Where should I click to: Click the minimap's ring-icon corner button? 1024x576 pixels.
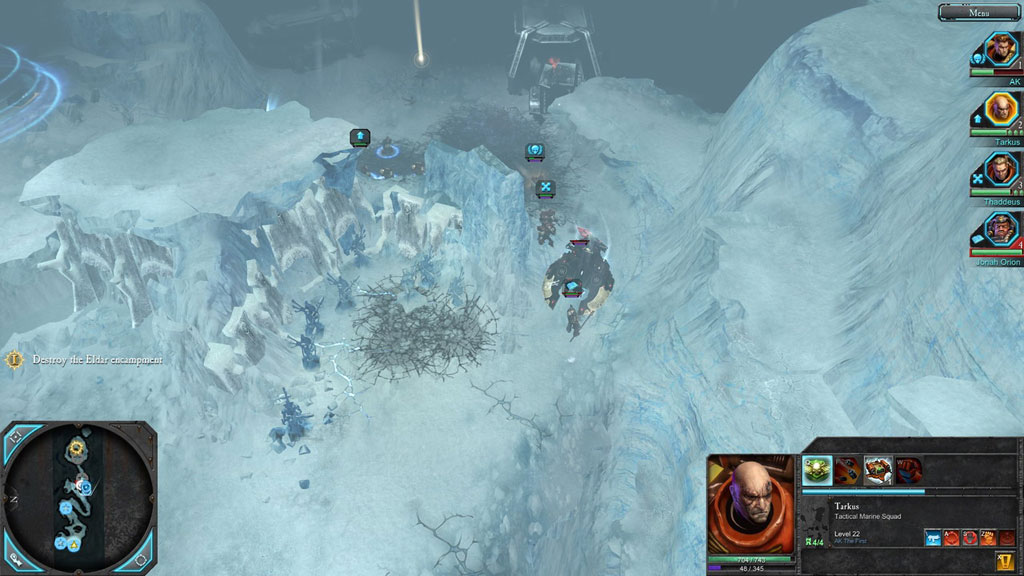[x=142, y=556]
